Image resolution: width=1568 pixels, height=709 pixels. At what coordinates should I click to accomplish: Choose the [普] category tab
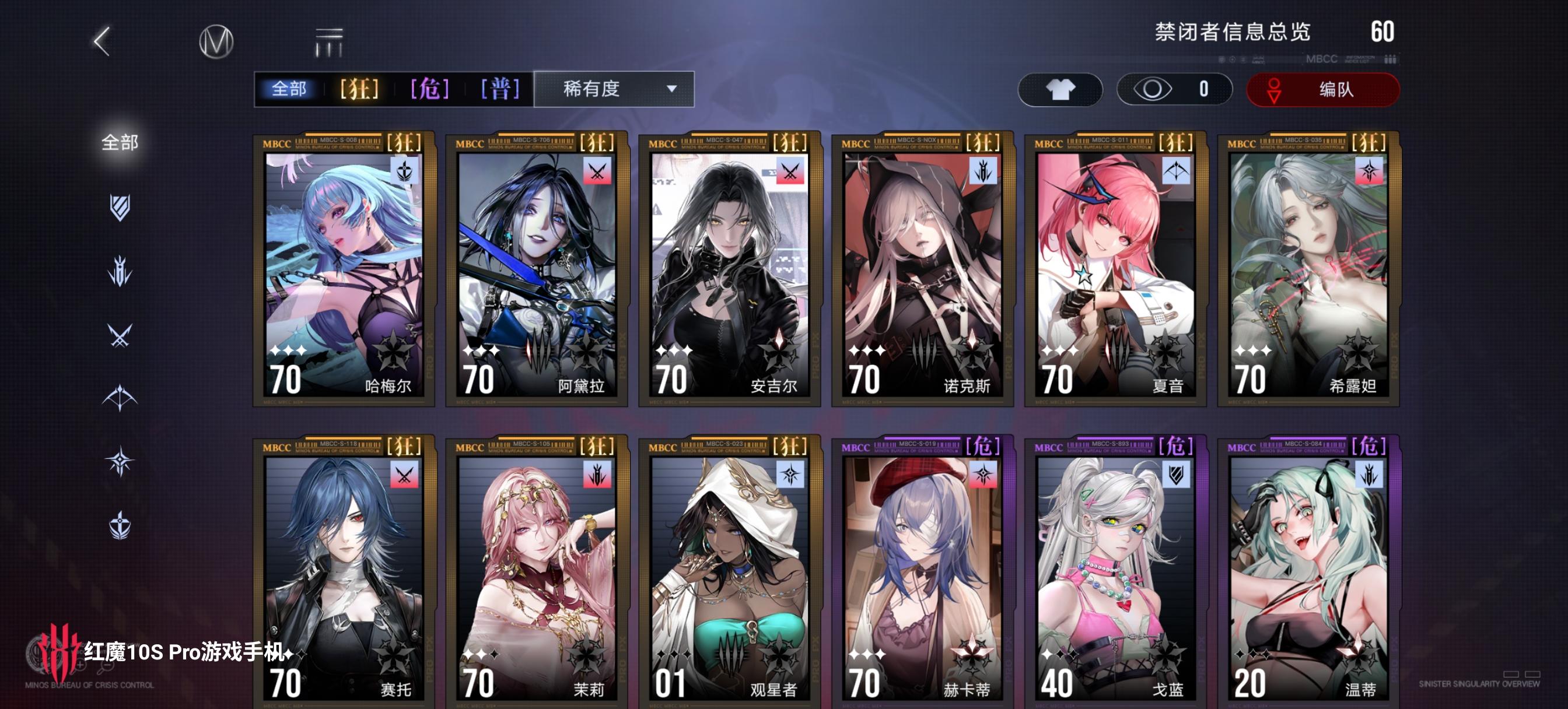coord(499,89)
